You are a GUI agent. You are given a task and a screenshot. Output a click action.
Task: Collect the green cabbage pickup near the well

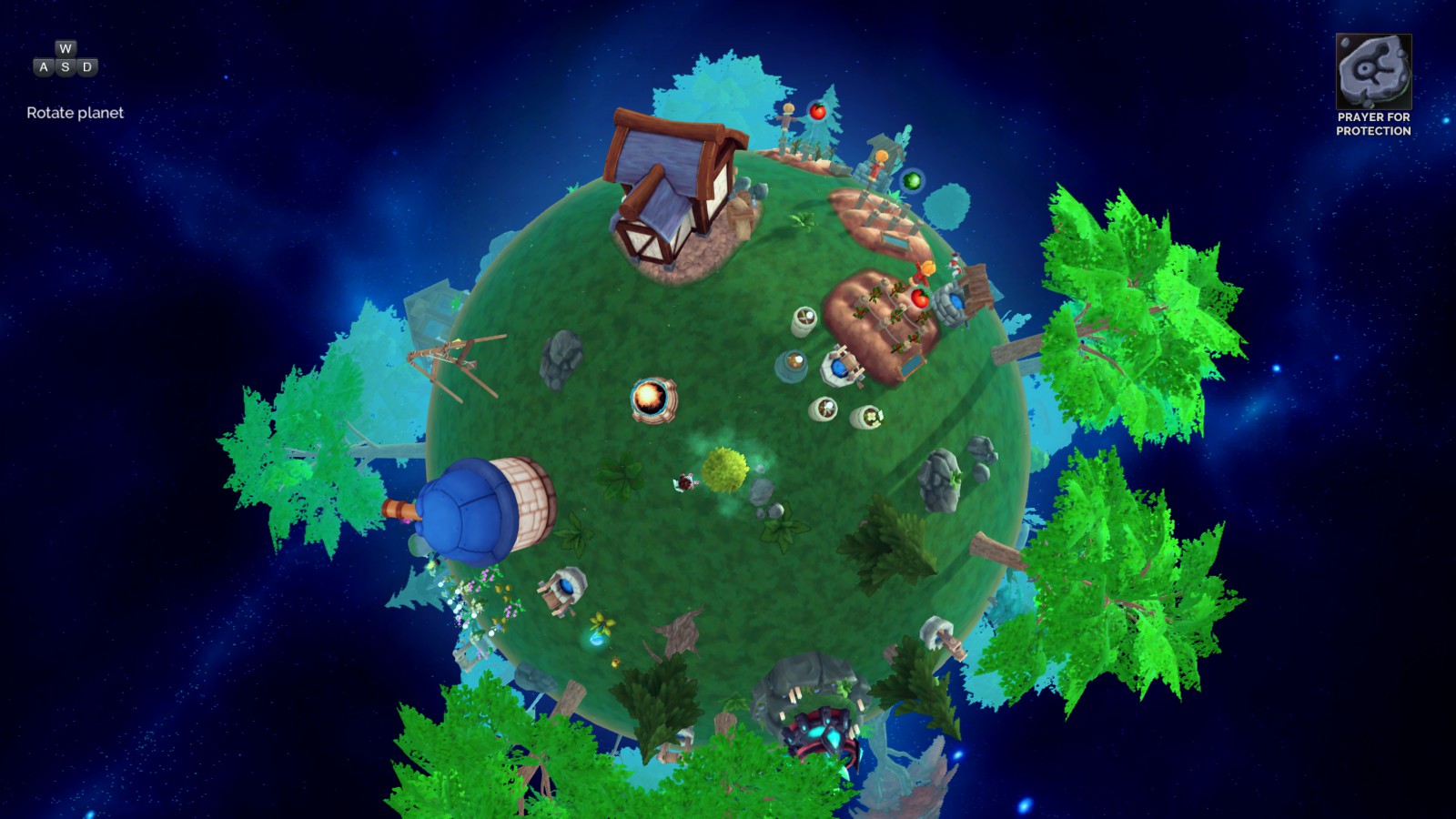(x=911, y=179)
